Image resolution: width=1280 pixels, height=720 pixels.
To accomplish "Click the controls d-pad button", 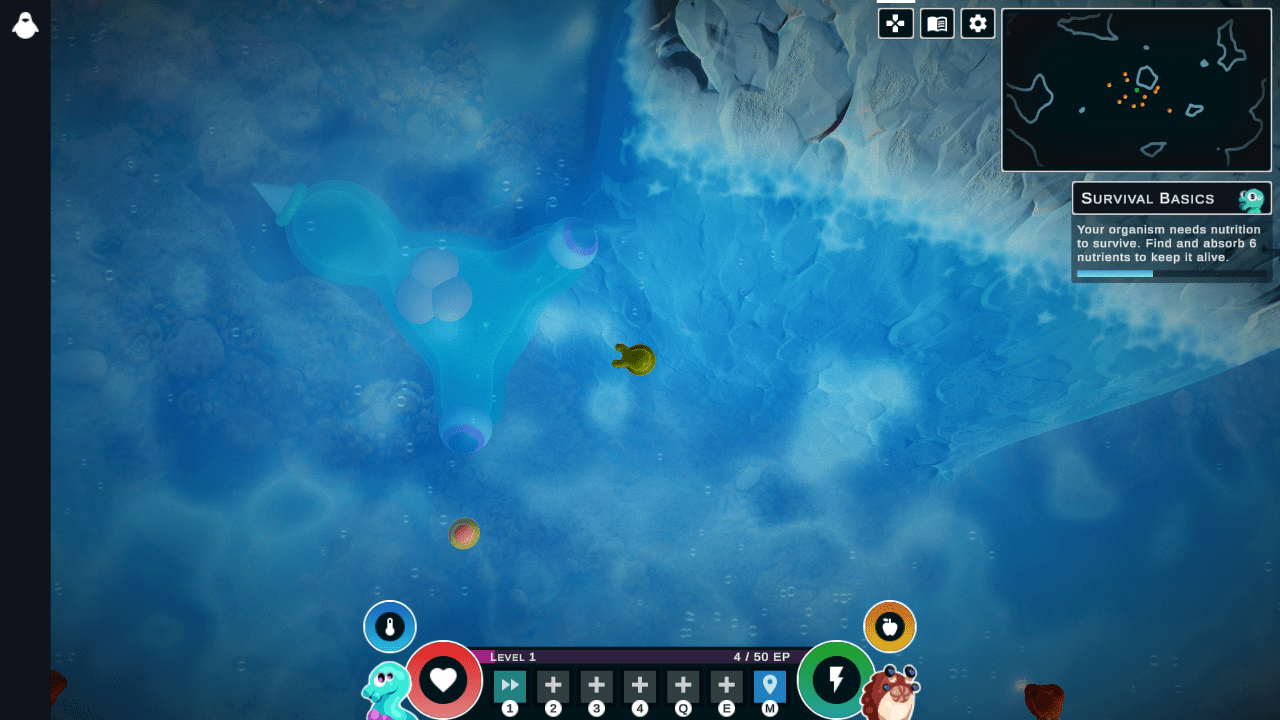I will (x=896, y=23).
